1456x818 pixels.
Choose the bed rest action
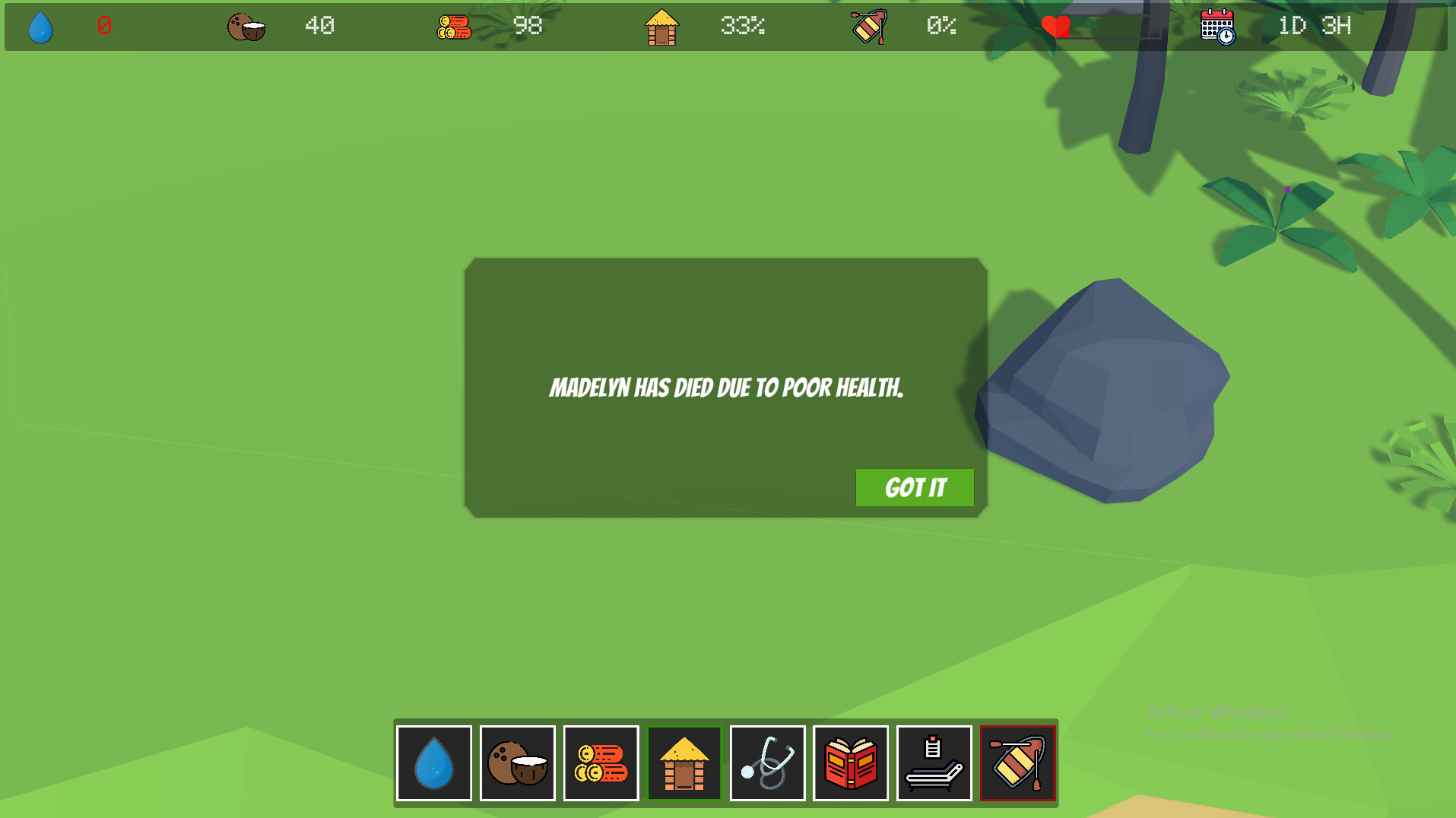pyautogui.click(x=934, y=763)
